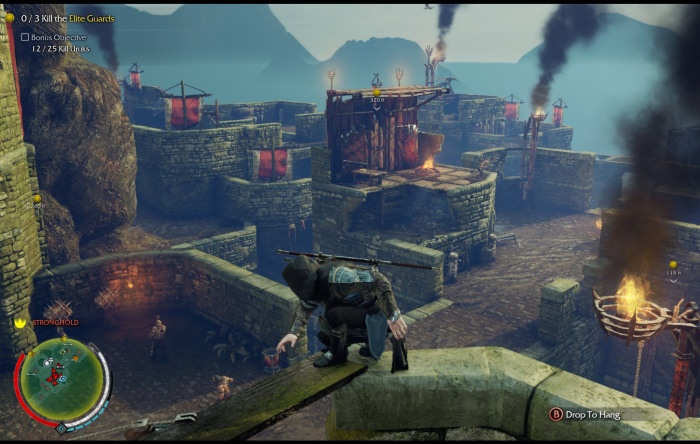This screenshot has height=444, width=700.
Task: Tick the Bonus Objective checkbox
Action: click(x=25, y=37)
